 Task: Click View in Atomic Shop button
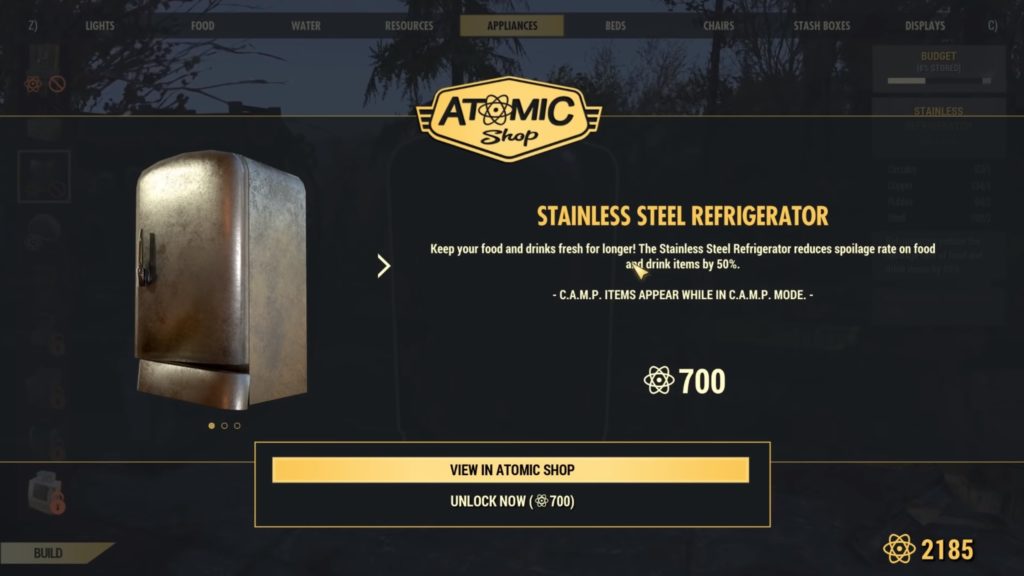click(x=511, y=470)
